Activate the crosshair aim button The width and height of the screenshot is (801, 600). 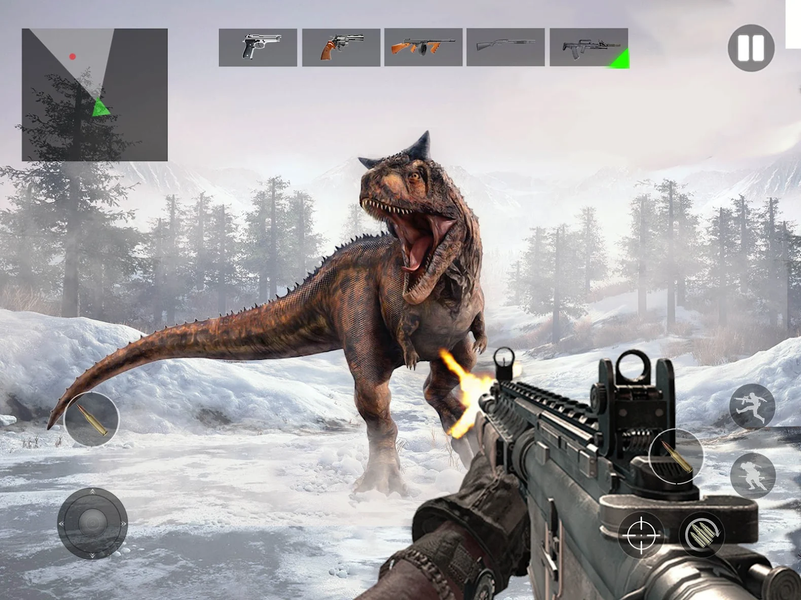[640, 535]
